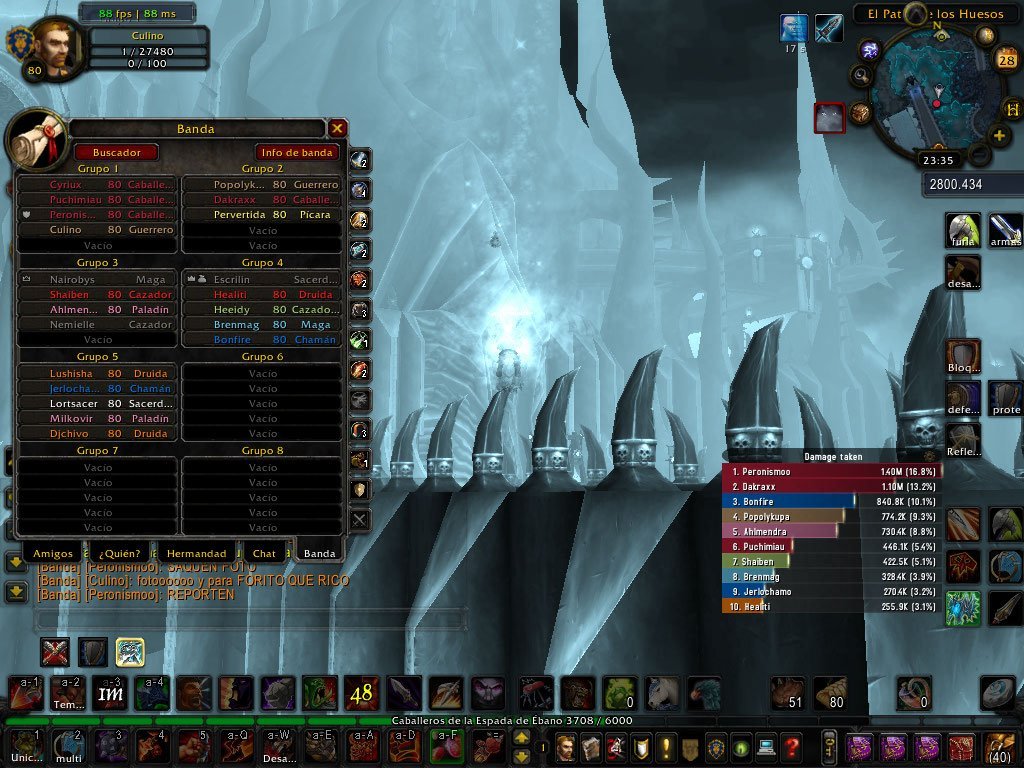Switch to the Hermandad tab

click(196, 553)
